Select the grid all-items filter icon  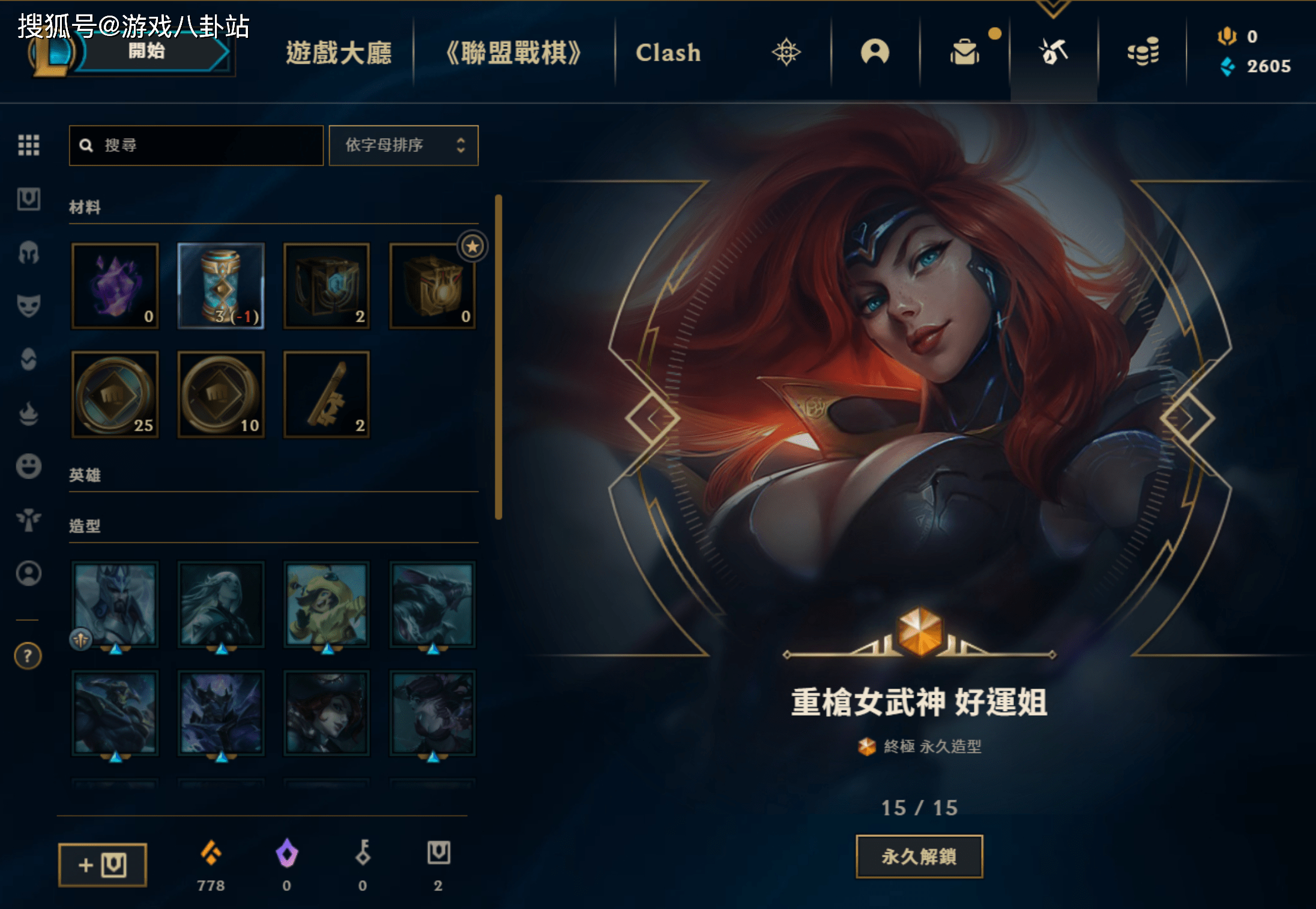point(29,145)
